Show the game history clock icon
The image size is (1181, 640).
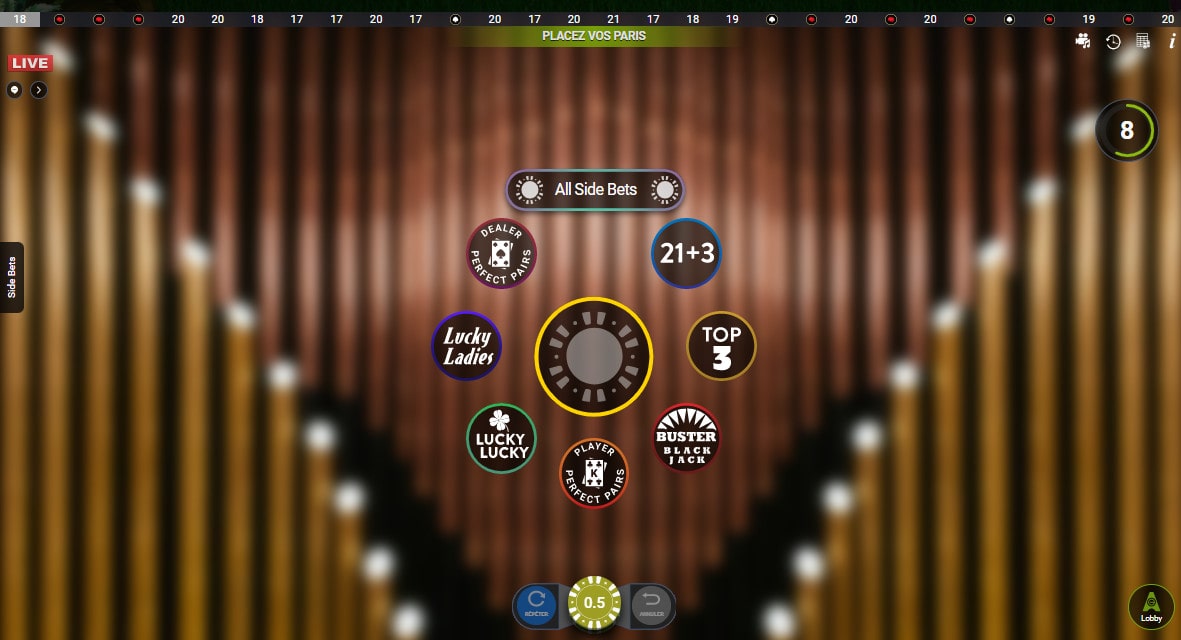pyautogui.click(x=1113, y=41)
